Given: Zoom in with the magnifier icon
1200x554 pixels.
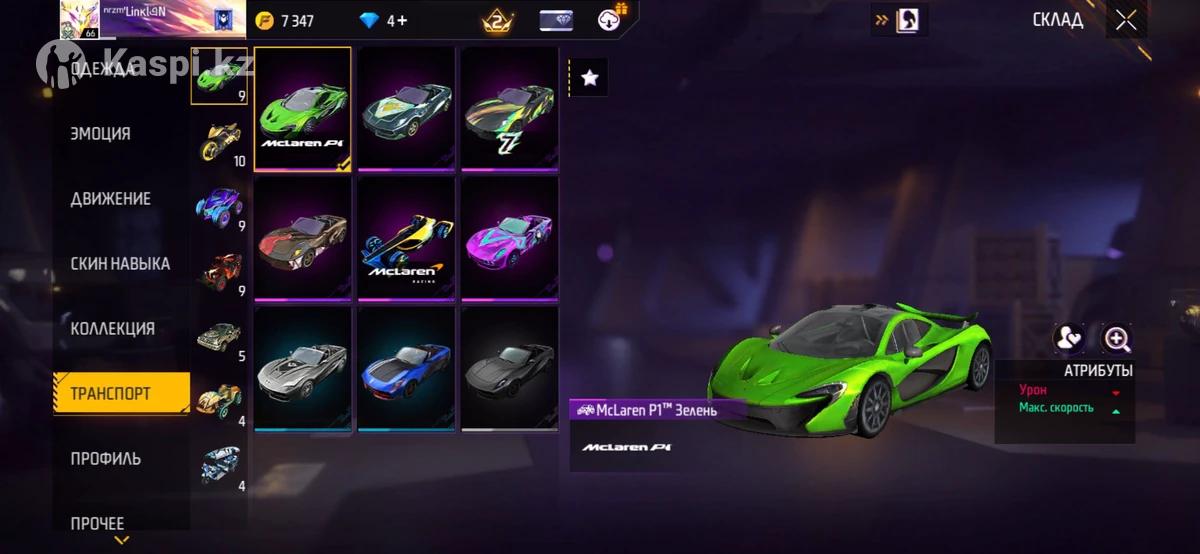Looking at the screenshot, I should pyautogui.click(x=1116, y=339).
